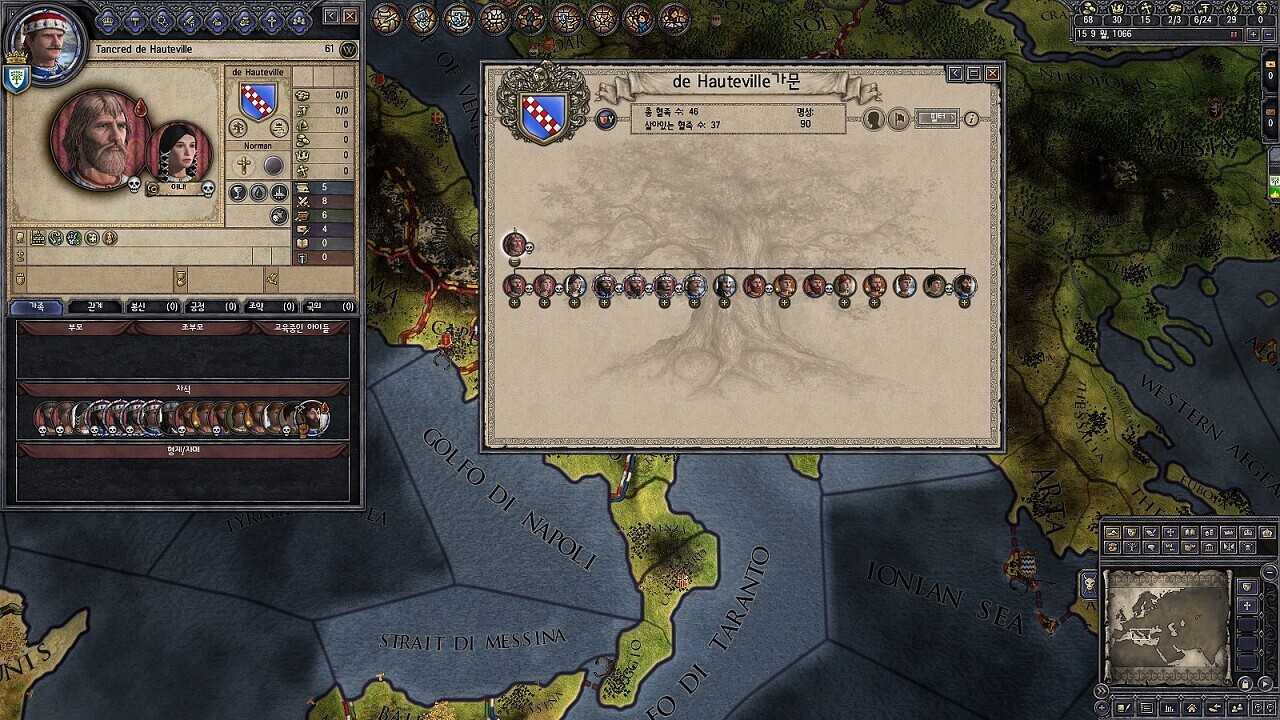
Task: Pause the game using the date bar button
Action: click(1235, 34)
